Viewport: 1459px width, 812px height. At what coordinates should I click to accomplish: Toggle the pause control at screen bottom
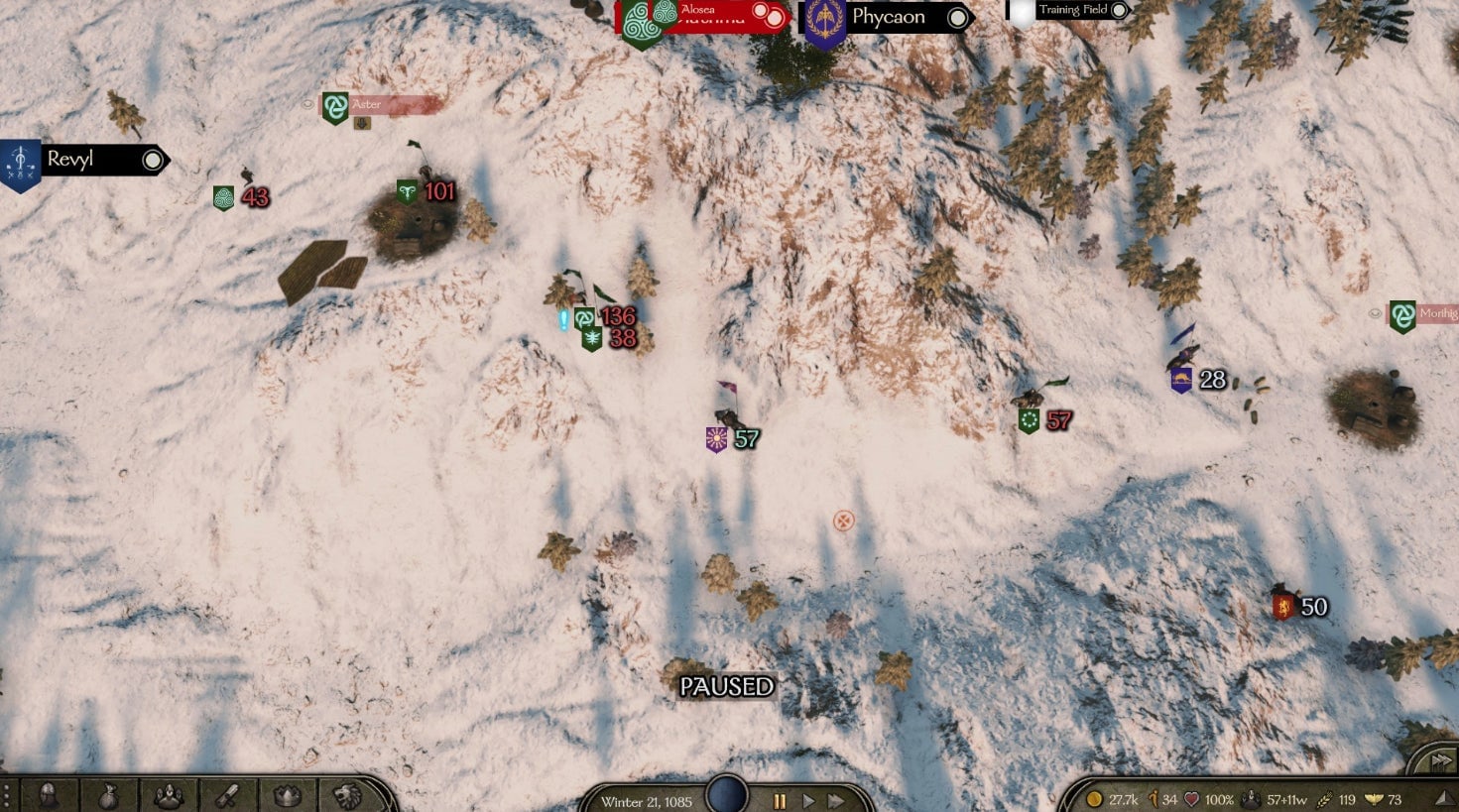point(781,800)
